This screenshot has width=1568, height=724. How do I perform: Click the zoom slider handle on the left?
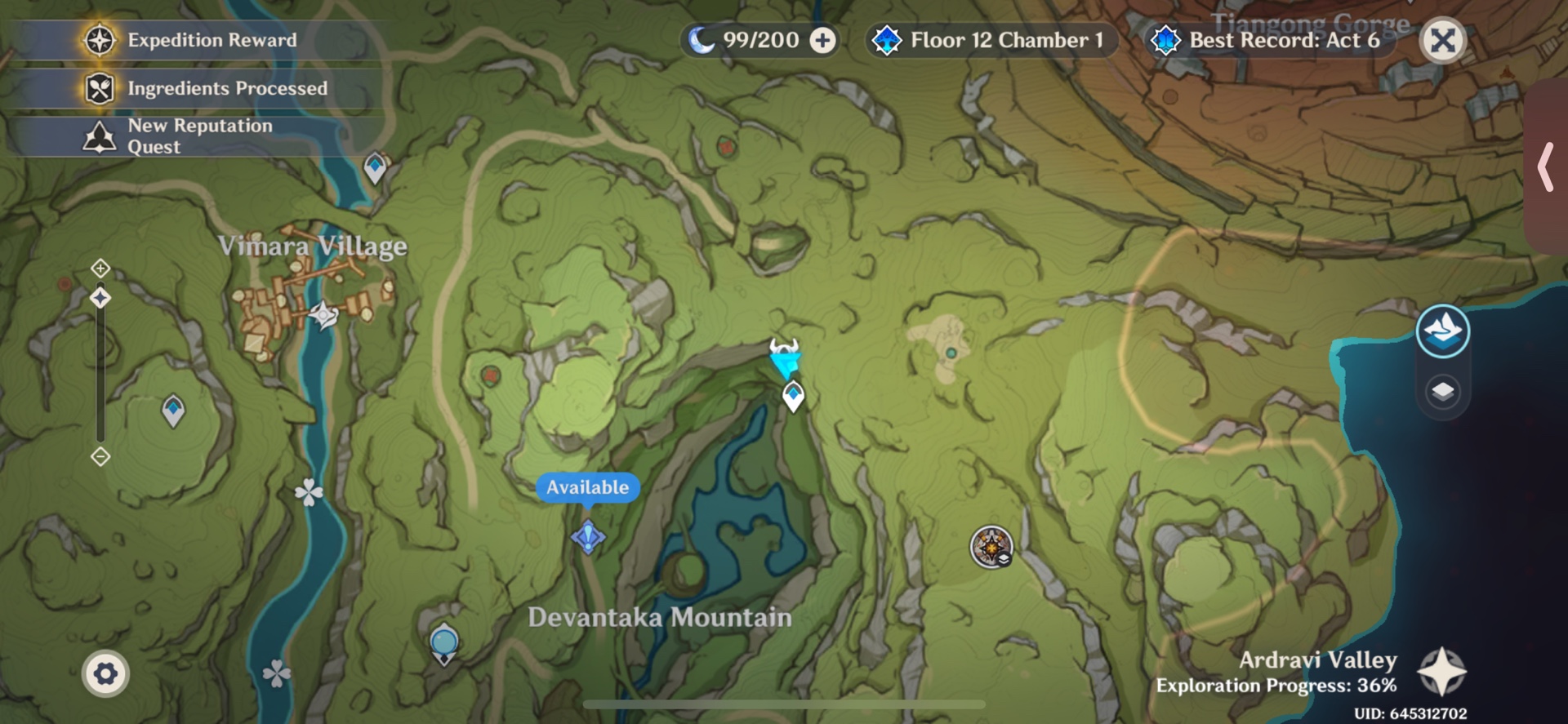(x=100, y=299)
